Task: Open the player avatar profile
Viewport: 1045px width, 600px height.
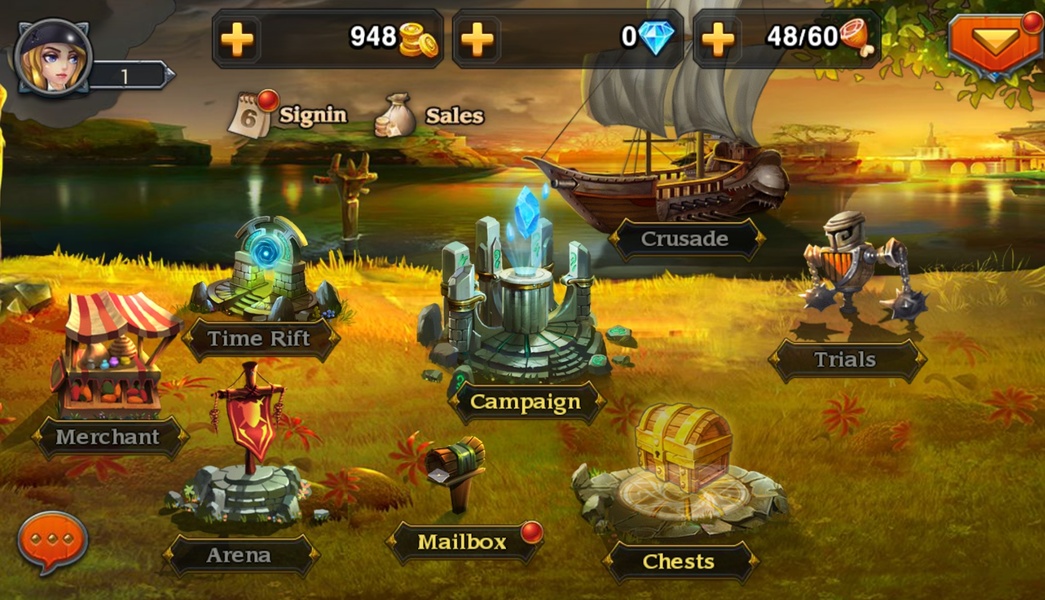Action: pos(53,58)
